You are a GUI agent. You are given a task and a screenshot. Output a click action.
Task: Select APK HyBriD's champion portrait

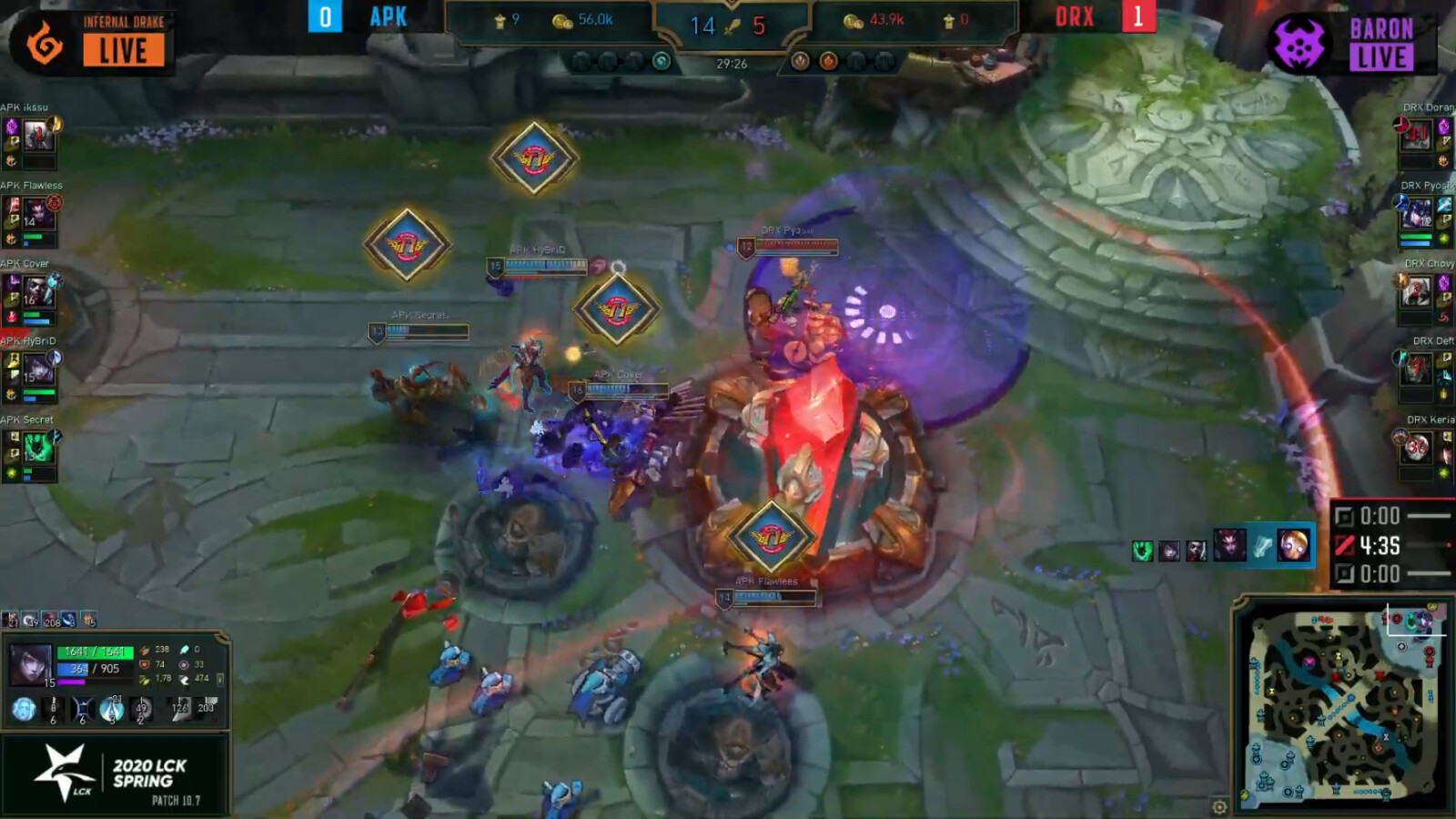coord(38,369)
